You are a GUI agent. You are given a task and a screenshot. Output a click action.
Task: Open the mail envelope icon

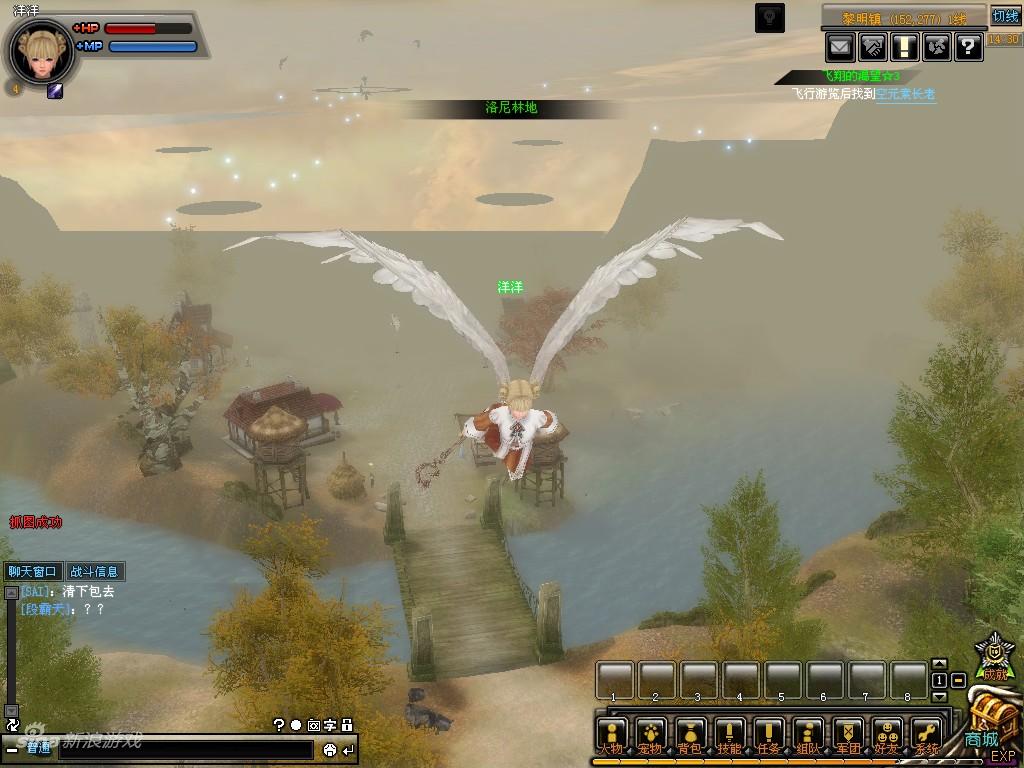840,46
